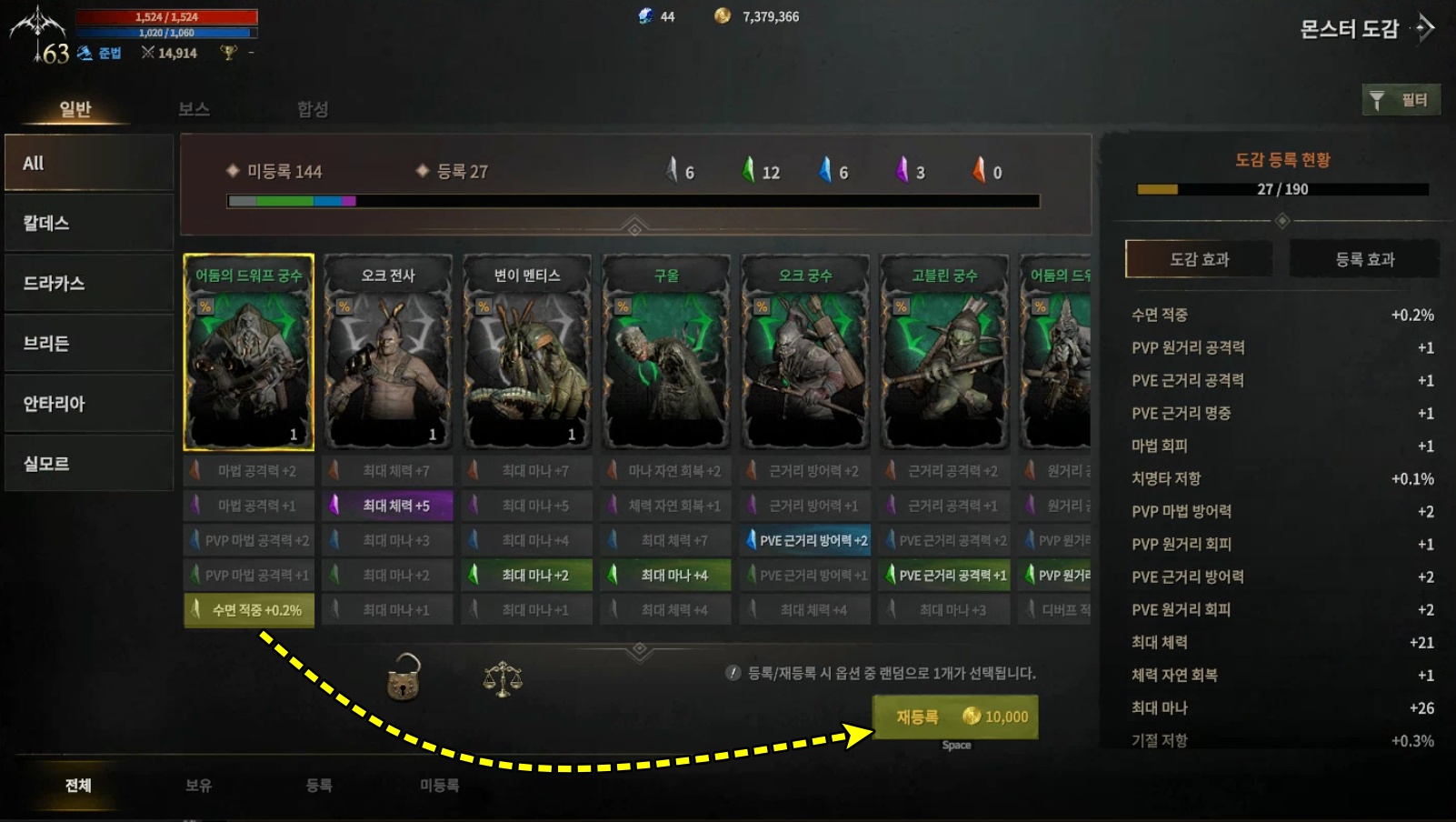Click the arrow icon next to 몬스터 도감
The width and height of the screenshot is (1456, 822).
tap(1422, 28)
